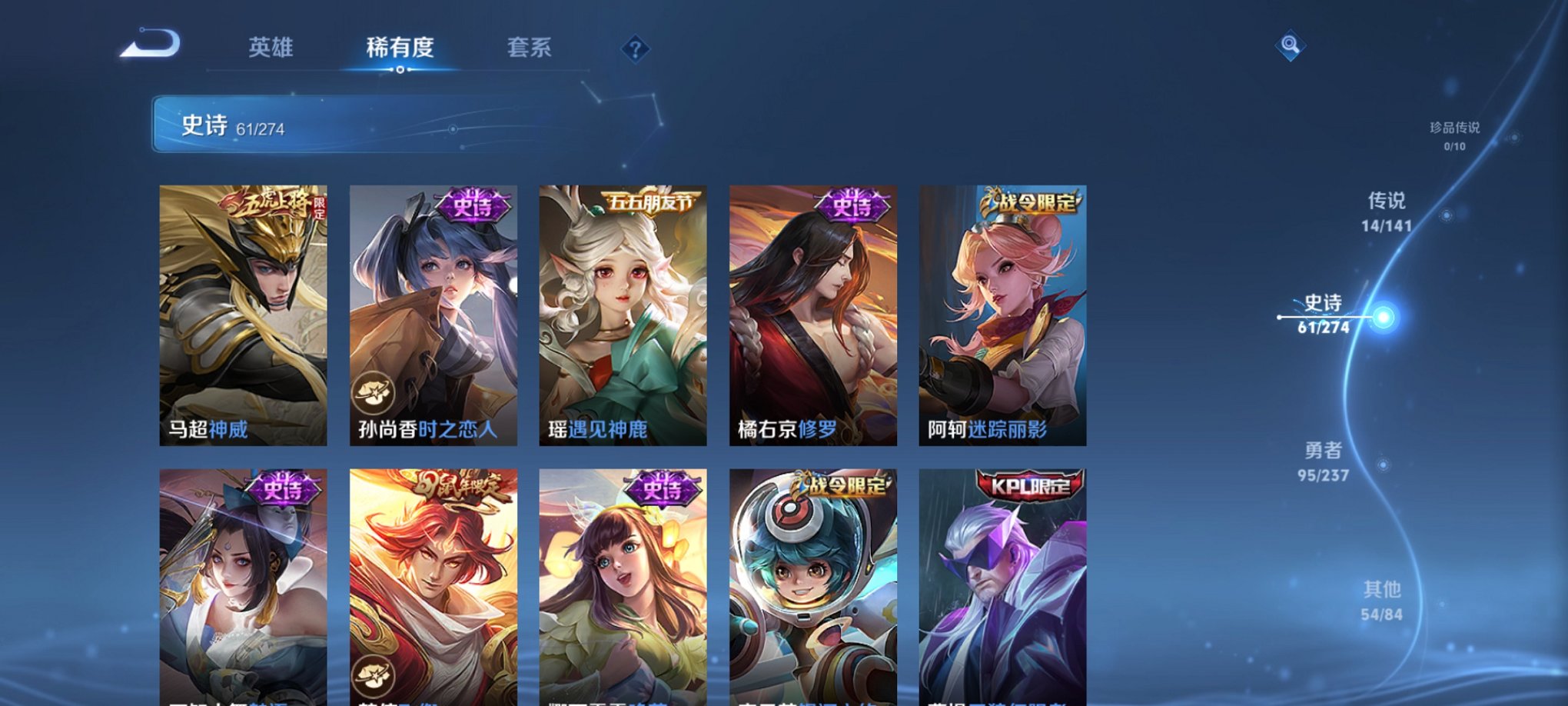This screenshot has width=1568, height=706.
Task: Switch to the 英雄 tab
Action: 272,48
